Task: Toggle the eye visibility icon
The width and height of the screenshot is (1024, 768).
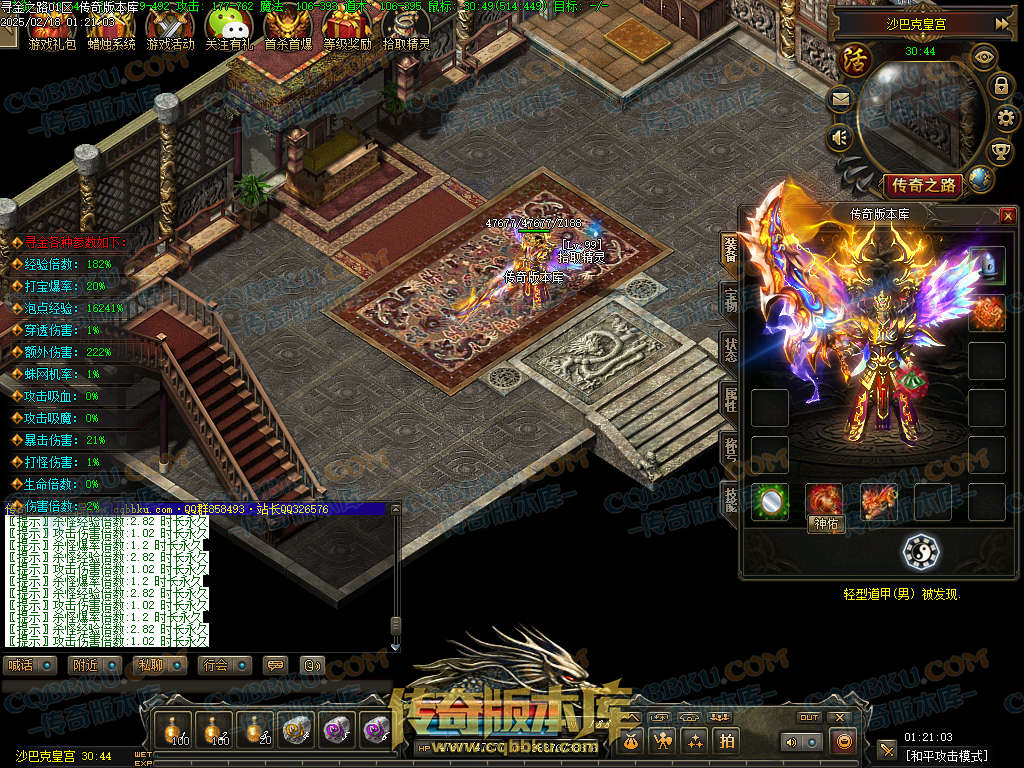Action: (984, 57)
